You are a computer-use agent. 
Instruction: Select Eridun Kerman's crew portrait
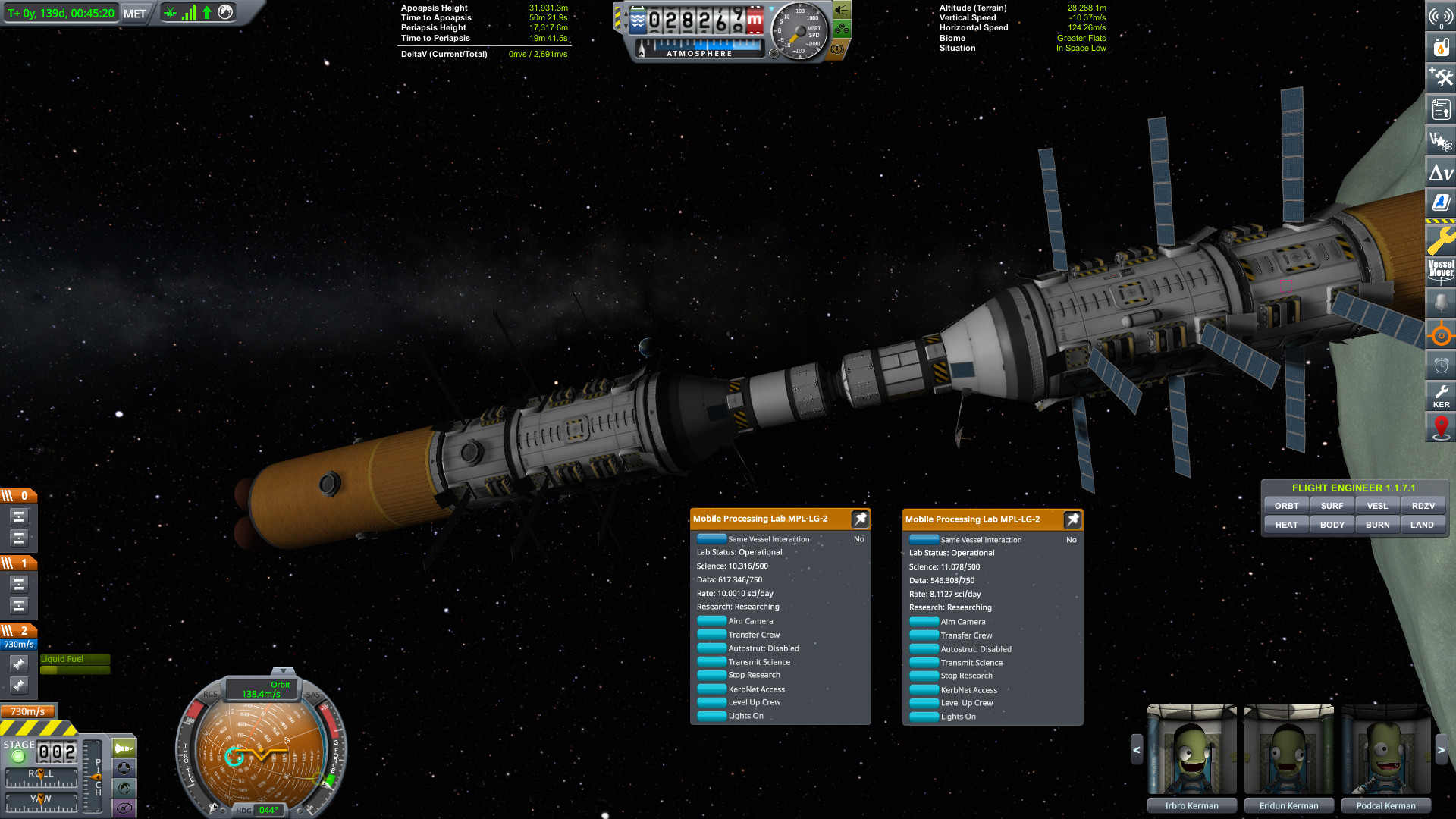pos(1288,749)
